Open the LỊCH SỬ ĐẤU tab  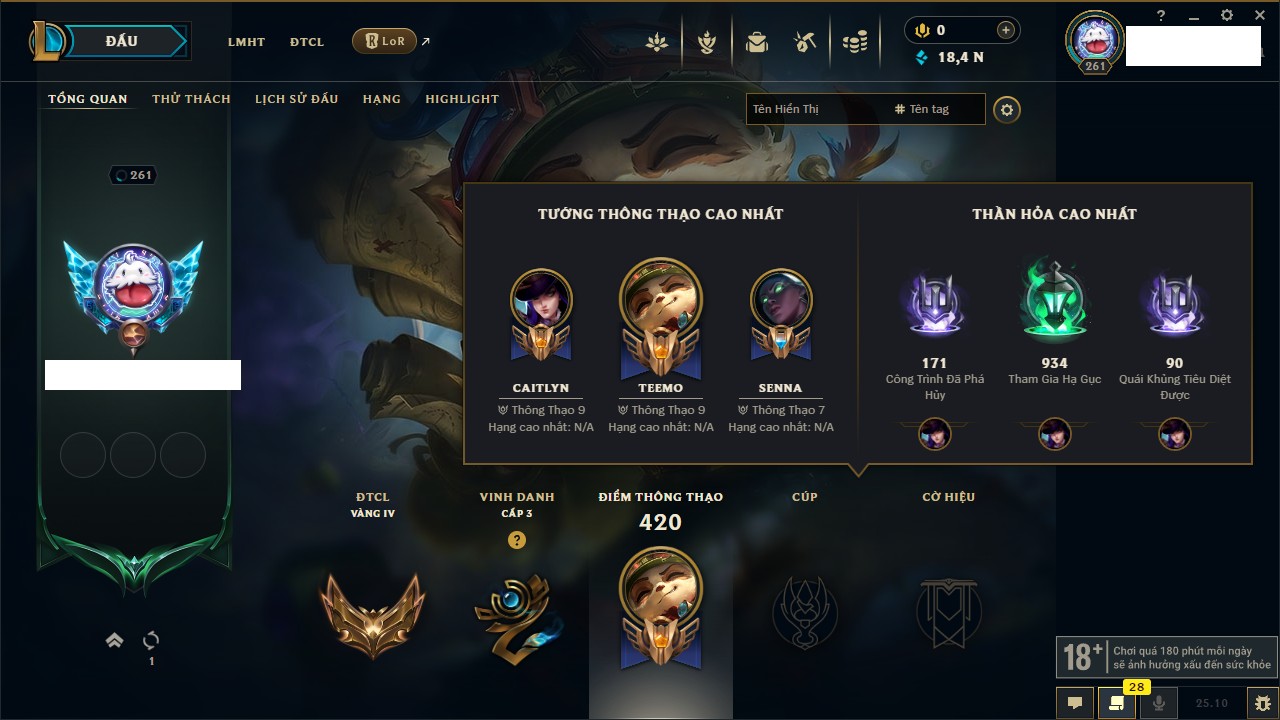click(x=296, y=99)
